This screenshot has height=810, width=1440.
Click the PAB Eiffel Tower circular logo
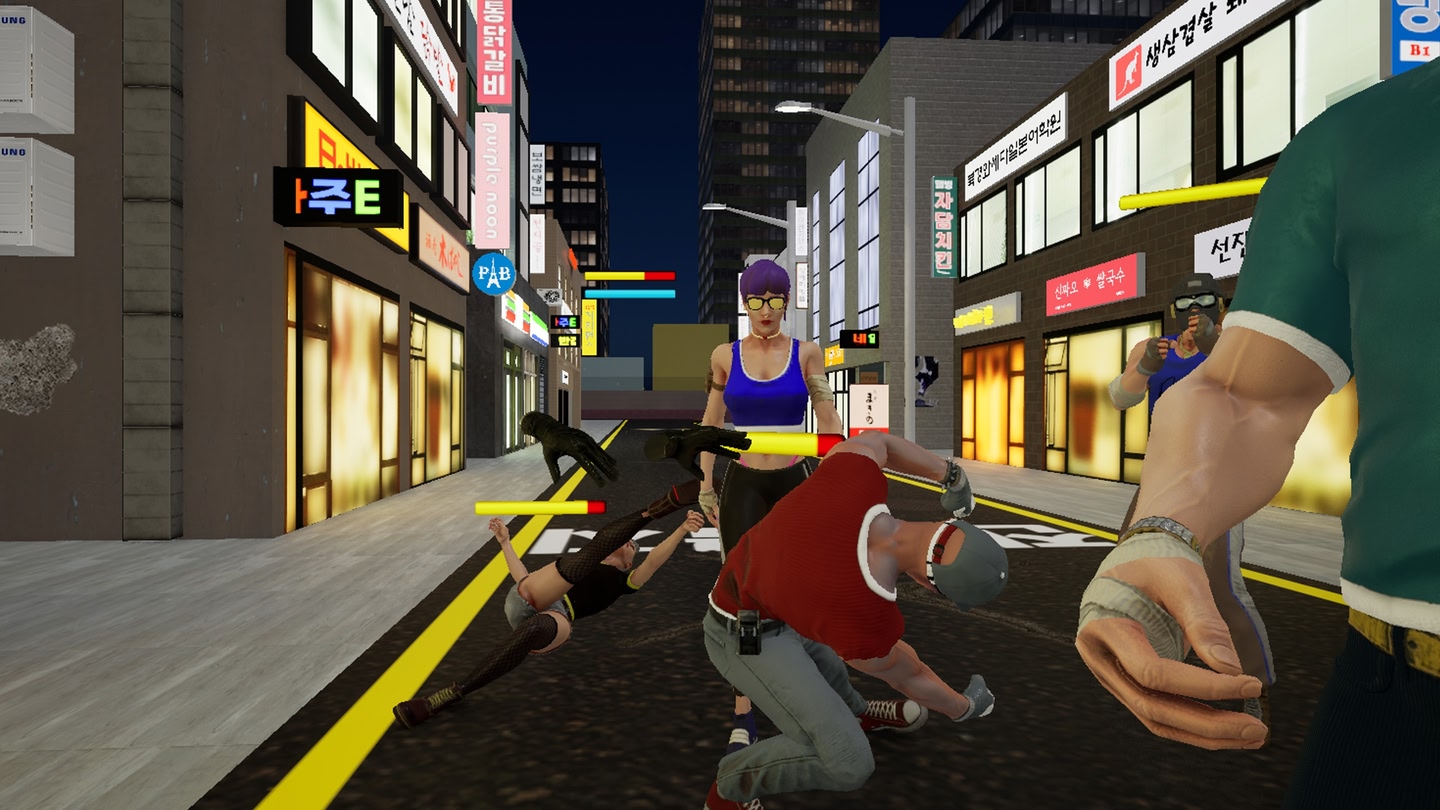[496, 271]
